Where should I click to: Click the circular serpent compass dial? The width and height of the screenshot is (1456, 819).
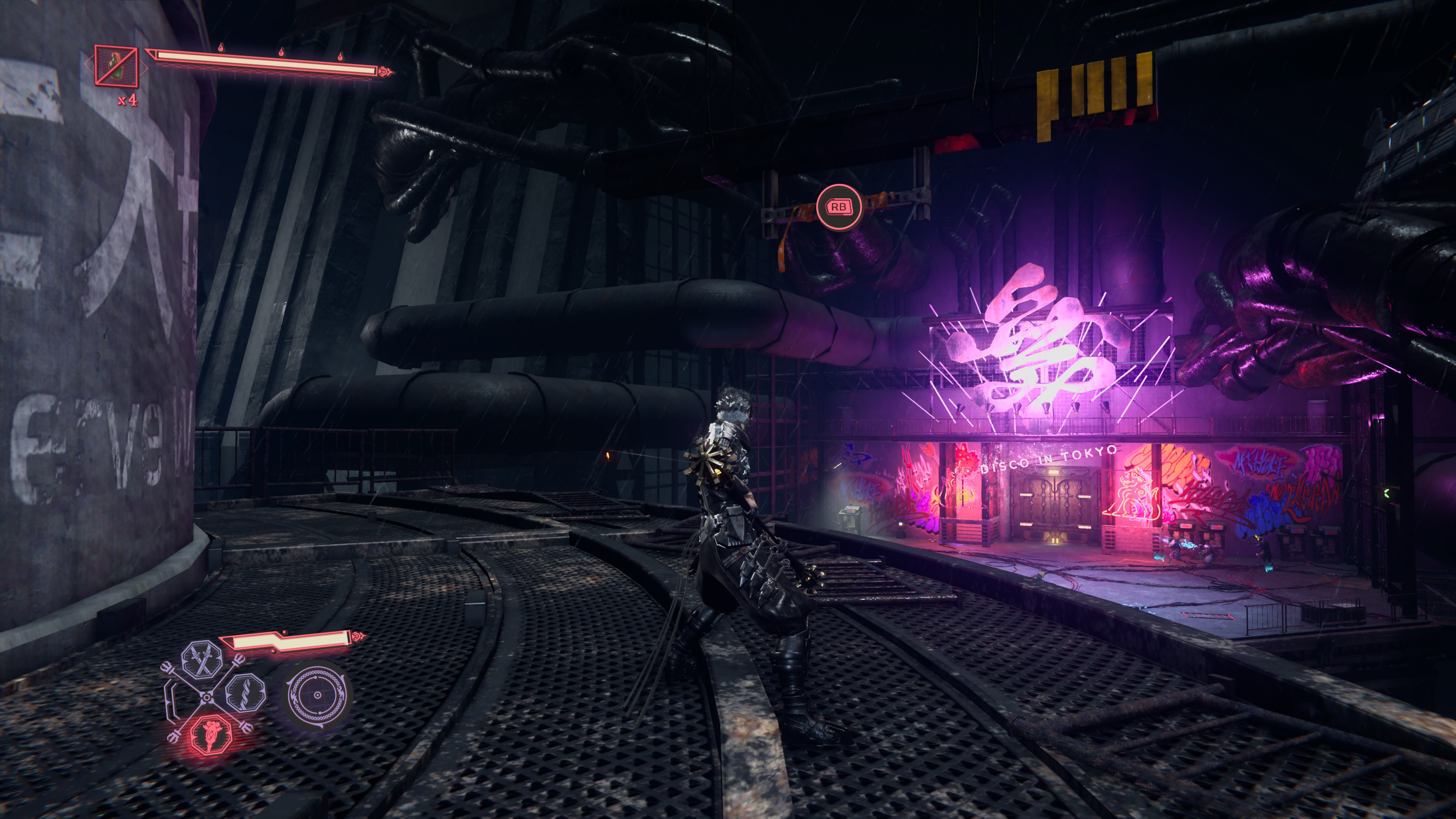point(317,695)
